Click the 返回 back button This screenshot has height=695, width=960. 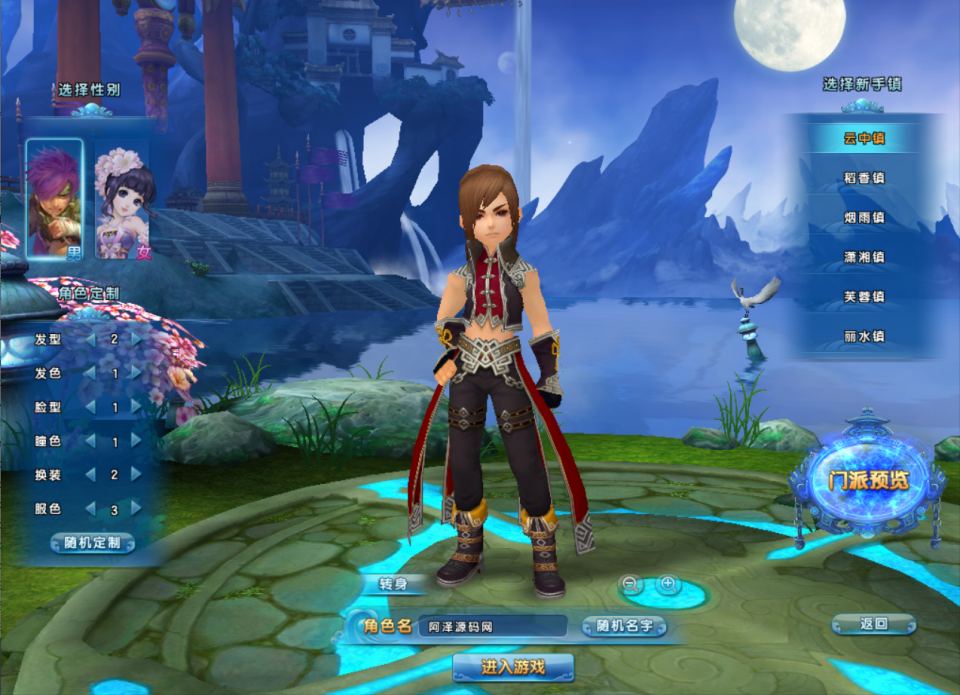pyautogui.click(x=873, y=624)
